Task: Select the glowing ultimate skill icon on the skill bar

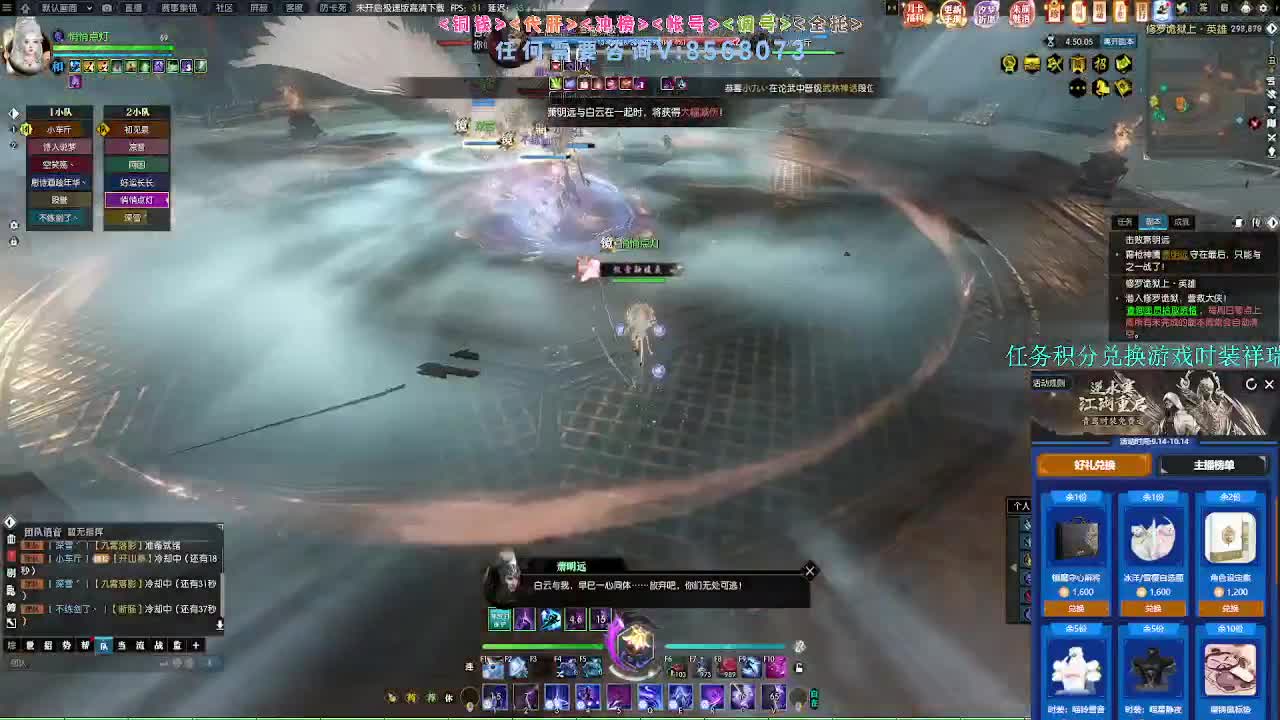Action: tap(637, 645)
